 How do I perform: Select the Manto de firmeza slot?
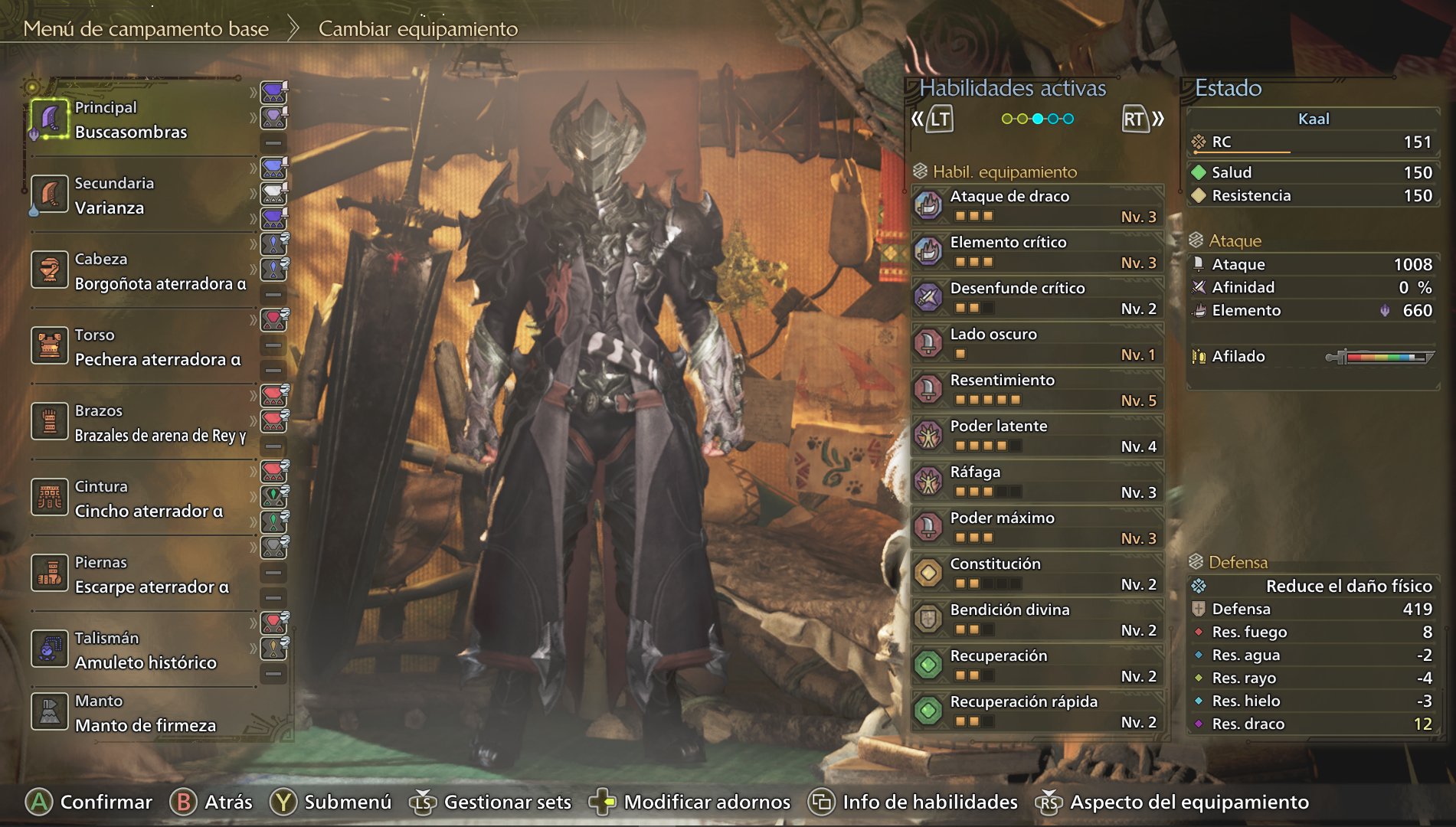(x=145, y=714)
